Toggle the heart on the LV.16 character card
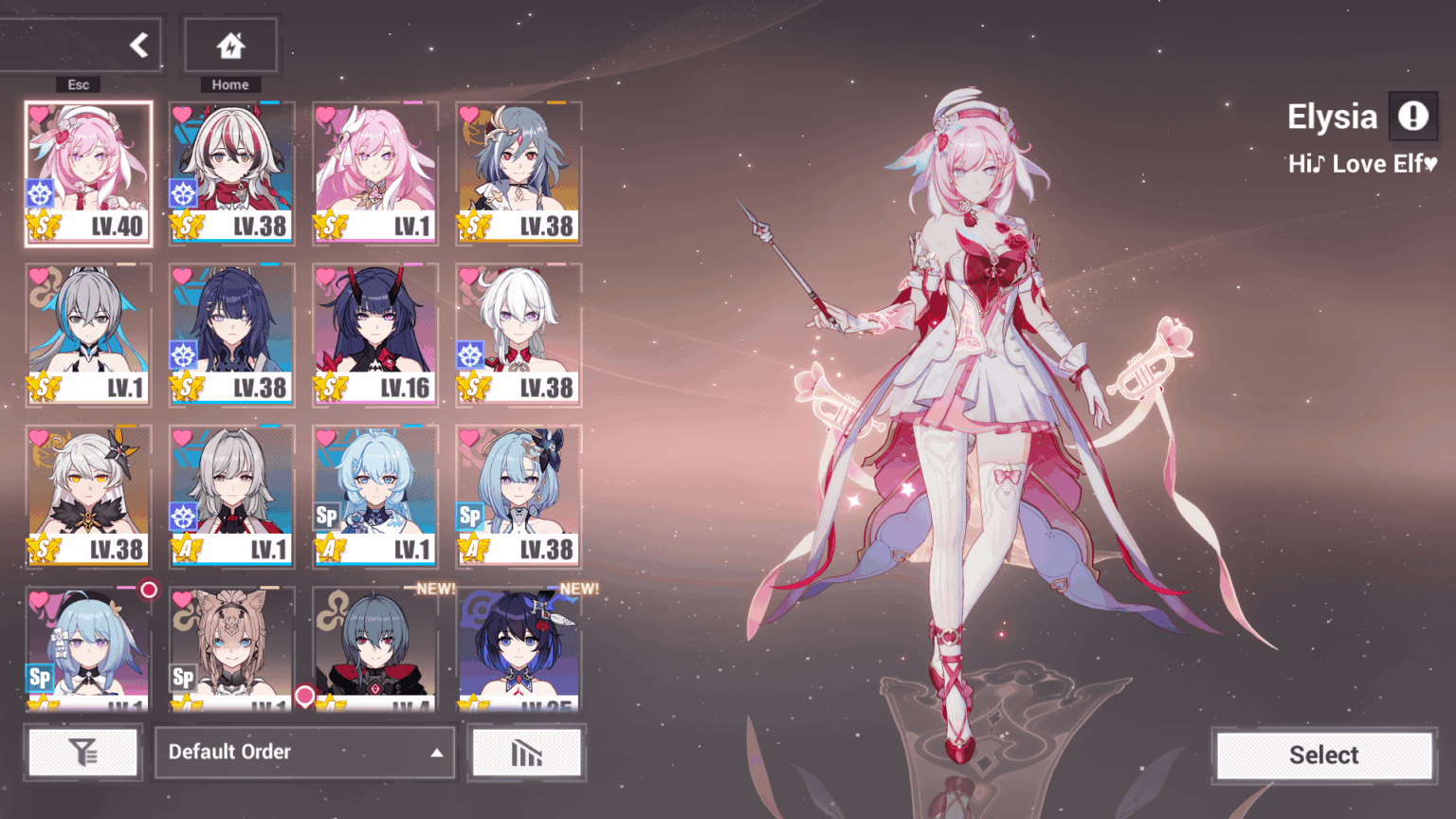 coord(324,274)
